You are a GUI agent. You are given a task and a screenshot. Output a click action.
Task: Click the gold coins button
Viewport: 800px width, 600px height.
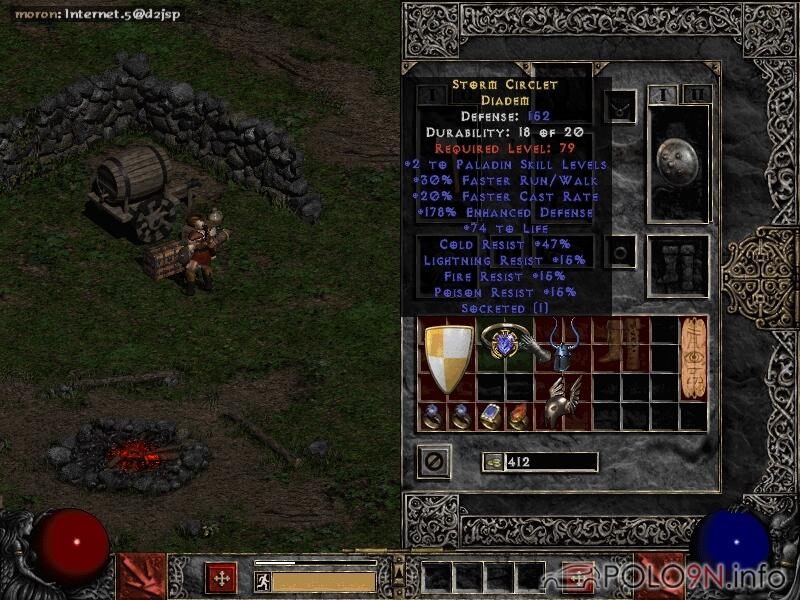(x=492, y=462)
